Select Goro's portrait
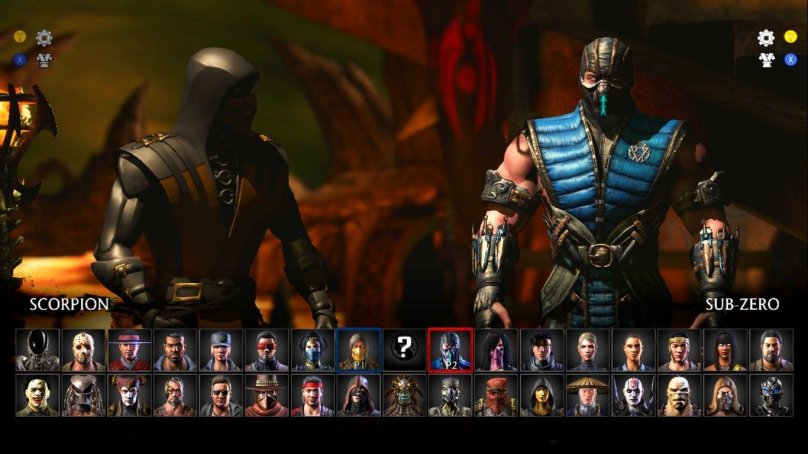The height and width of the screenshot is (454, 808). coord(680,396)
